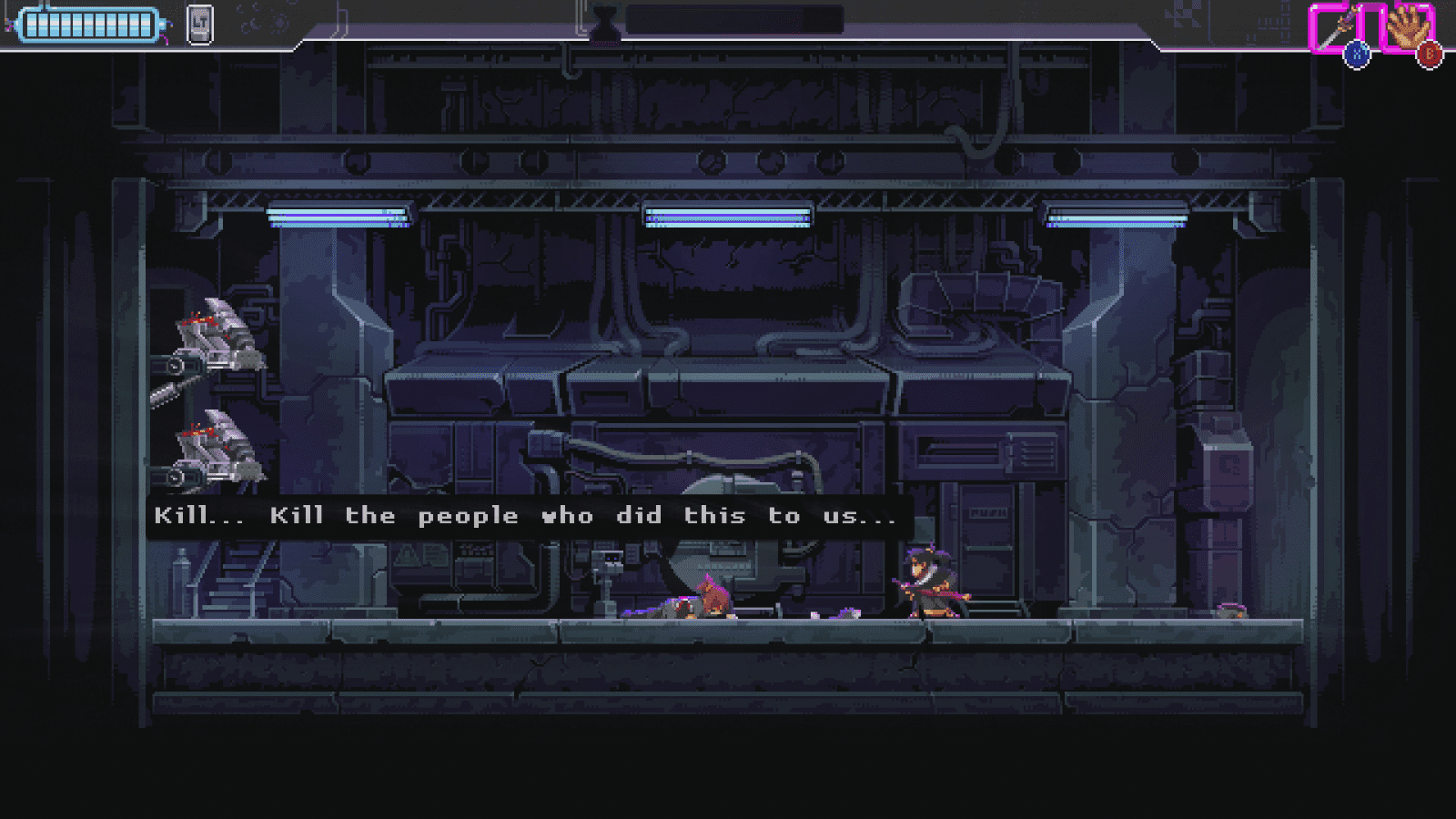1456x819 pixels.
Task: Click the red B button badge under the hand
Action: pyautogui.click(x=1431, y=55)
